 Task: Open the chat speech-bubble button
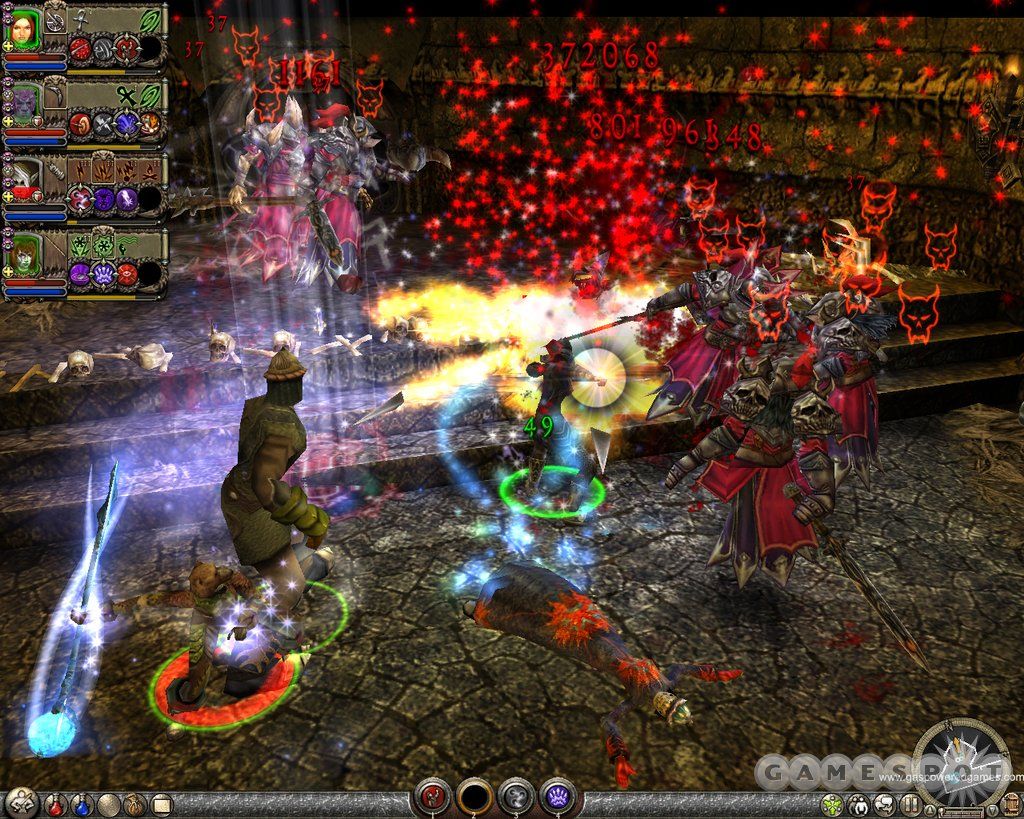[x=884, y=804]
